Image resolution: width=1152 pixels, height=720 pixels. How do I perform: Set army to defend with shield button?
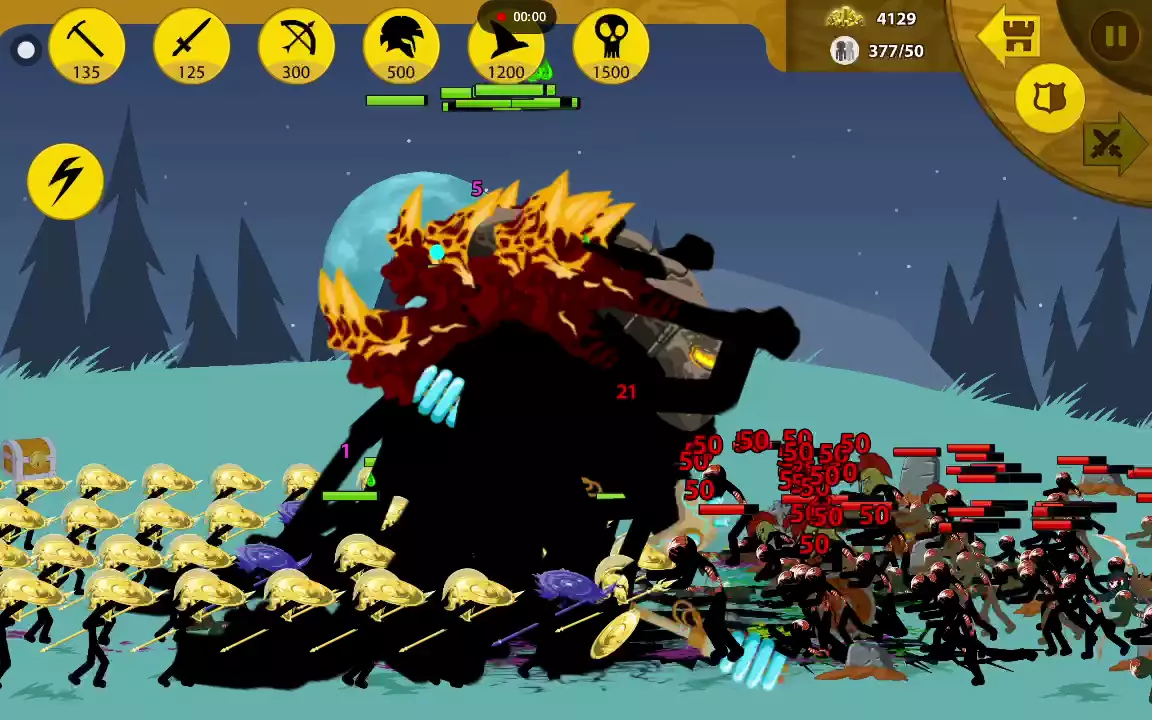tap(1049, 98)
